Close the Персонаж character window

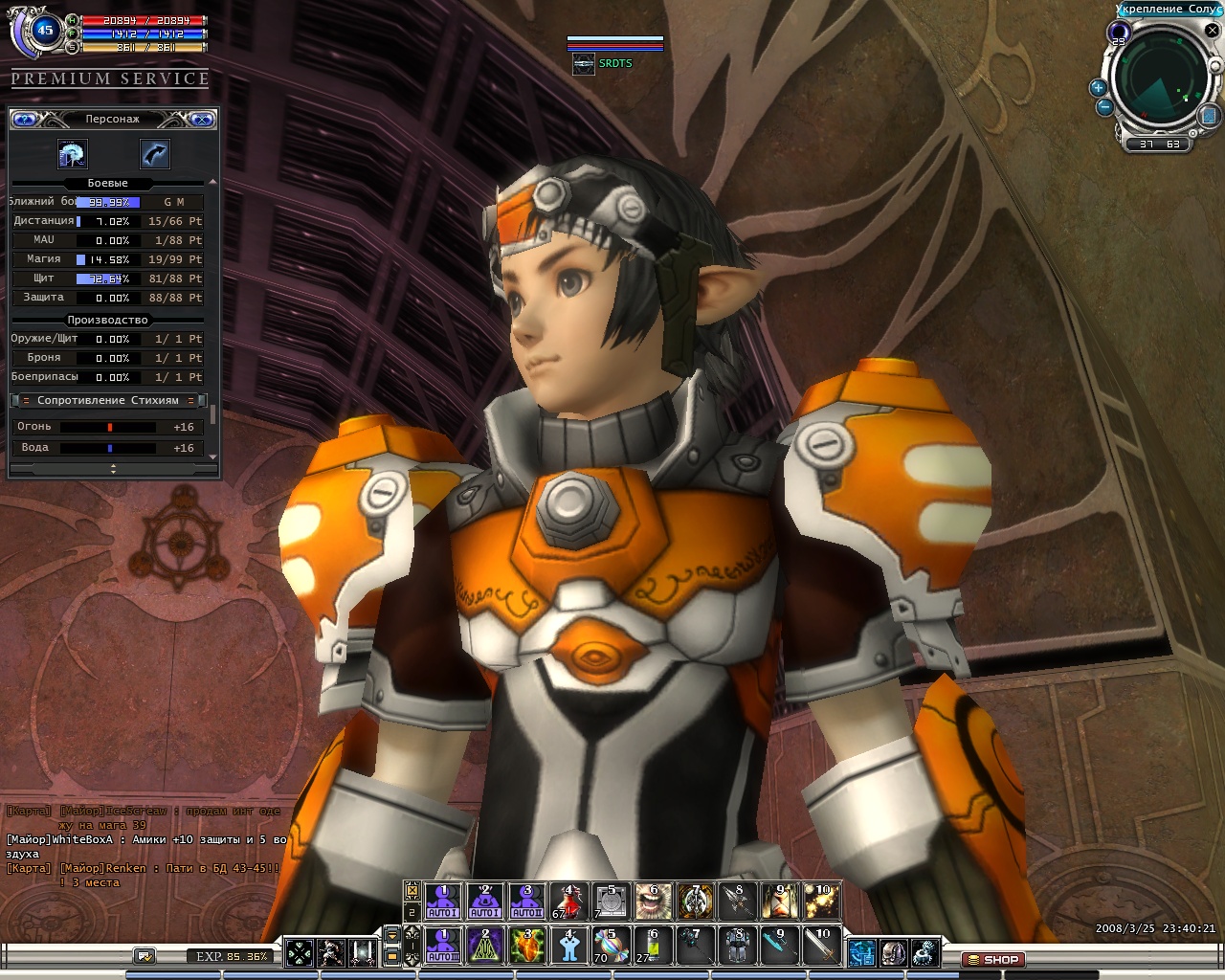(x=201, y=120)
